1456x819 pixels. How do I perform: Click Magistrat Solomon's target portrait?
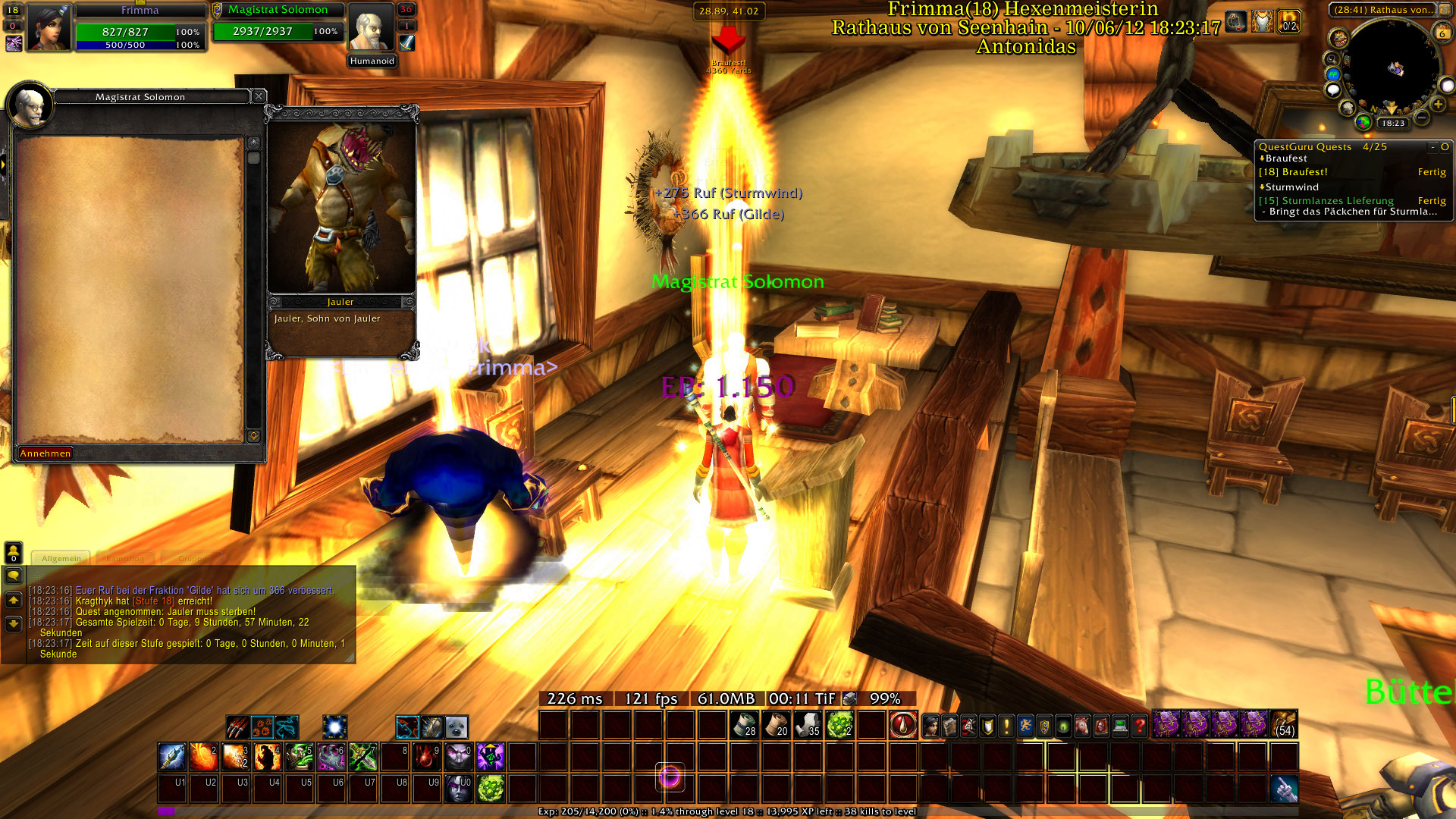[372, 28]
